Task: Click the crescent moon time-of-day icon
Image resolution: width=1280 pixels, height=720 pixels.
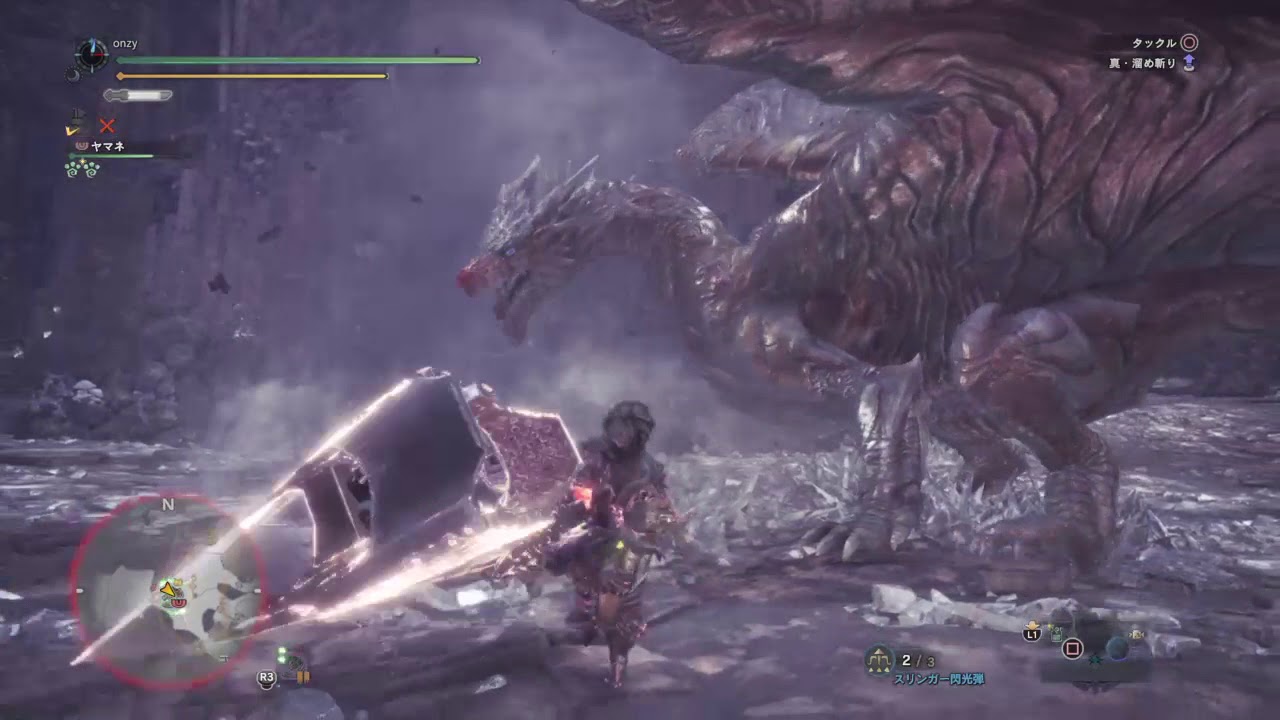Action: (x=72, y=74)
